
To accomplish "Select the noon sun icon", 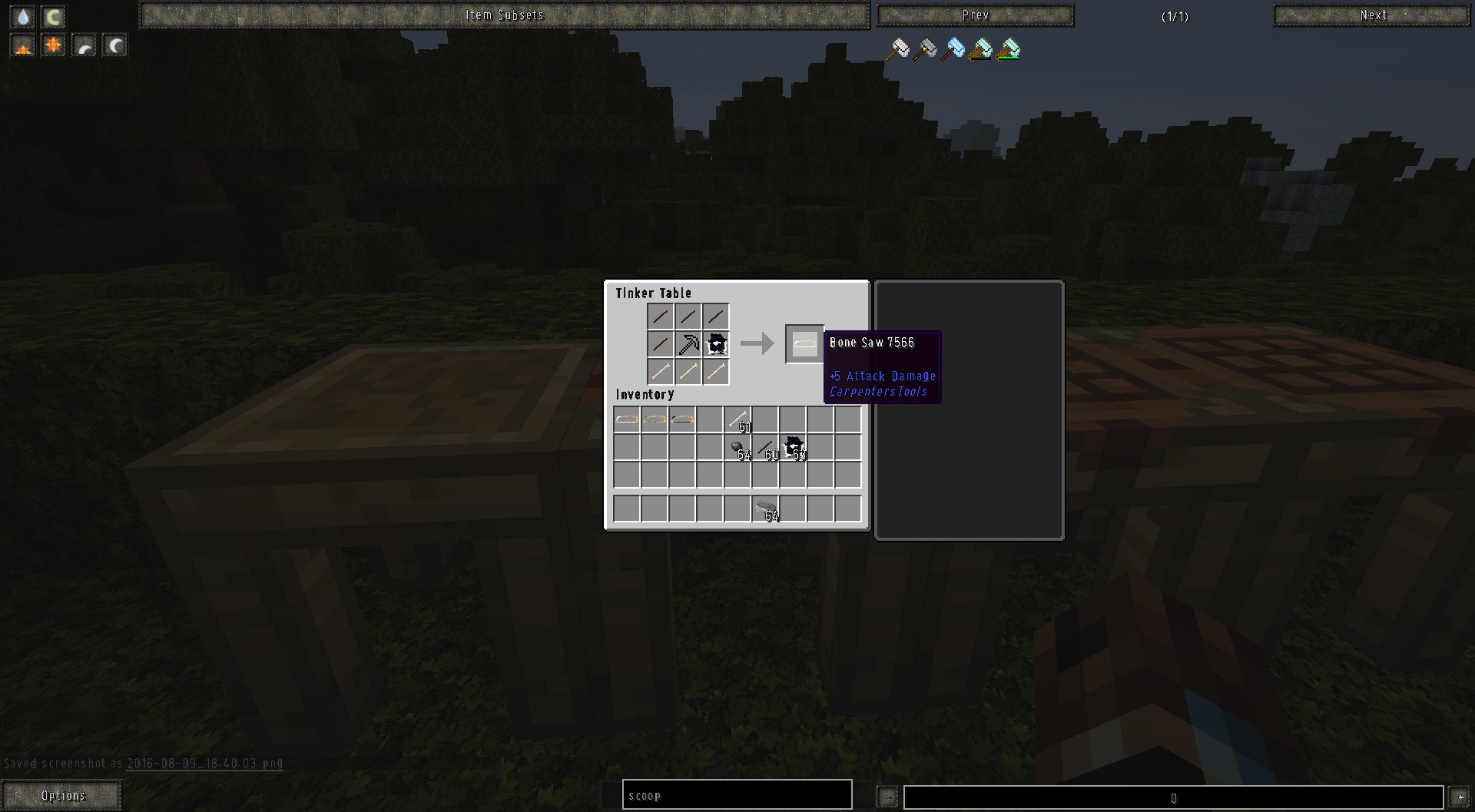I will click(x=52, y=45).
